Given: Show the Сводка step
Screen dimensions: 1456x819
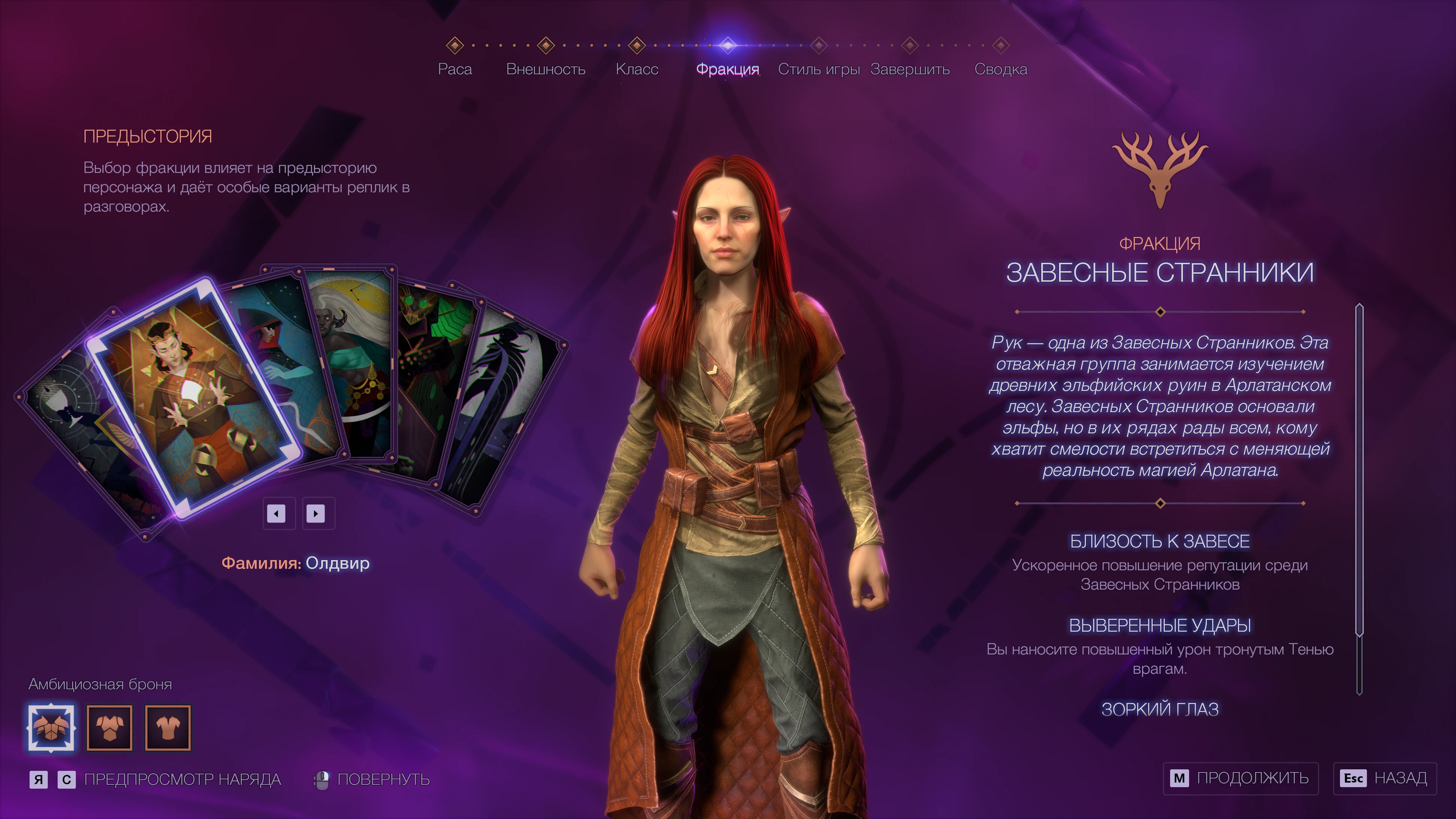Looking at the screenshot, I should tap(1001, 68).
